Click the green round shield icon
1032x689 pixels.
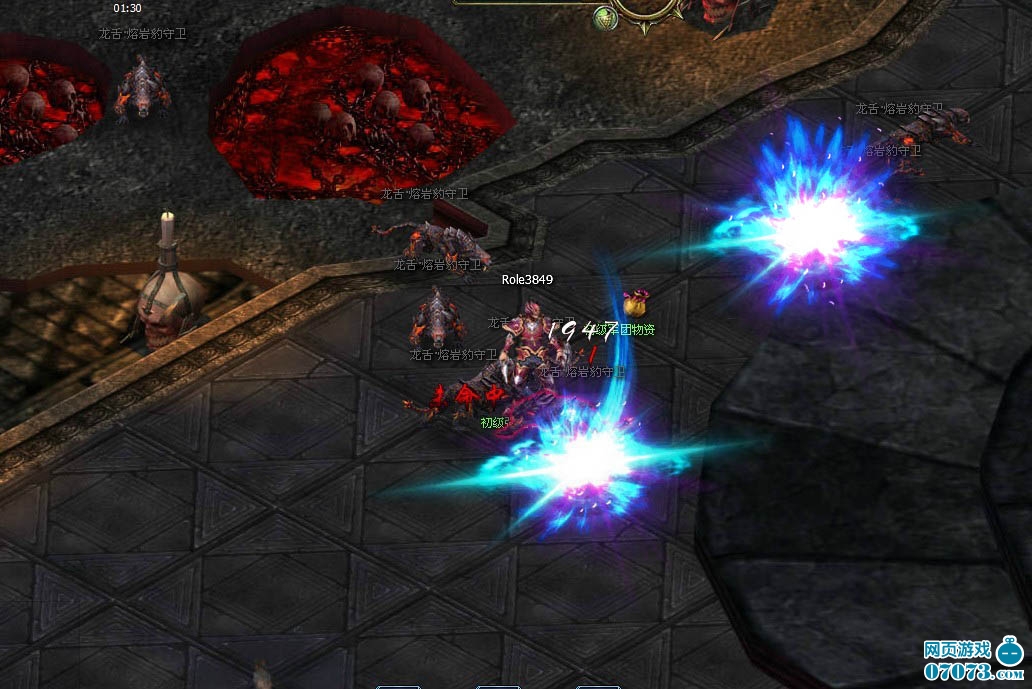coord(605,17)
